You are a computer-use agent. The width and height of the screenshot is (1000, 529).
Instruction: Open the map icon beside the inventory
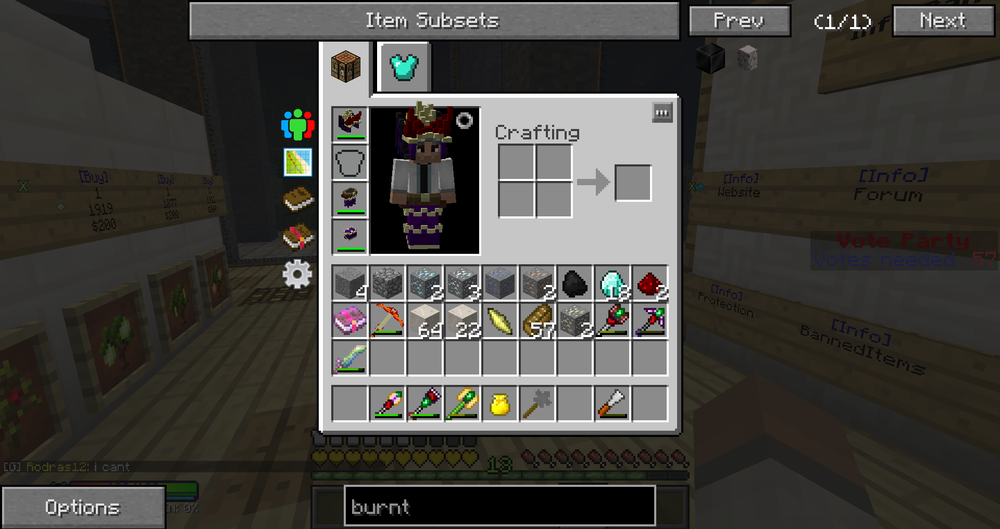click(298, 162)
